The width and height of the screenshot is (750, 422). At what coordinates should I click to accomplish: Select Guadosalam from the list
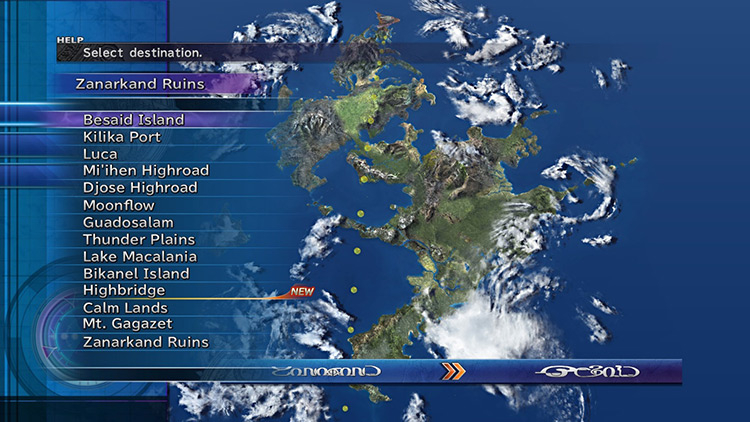click(x=128, y=222)
